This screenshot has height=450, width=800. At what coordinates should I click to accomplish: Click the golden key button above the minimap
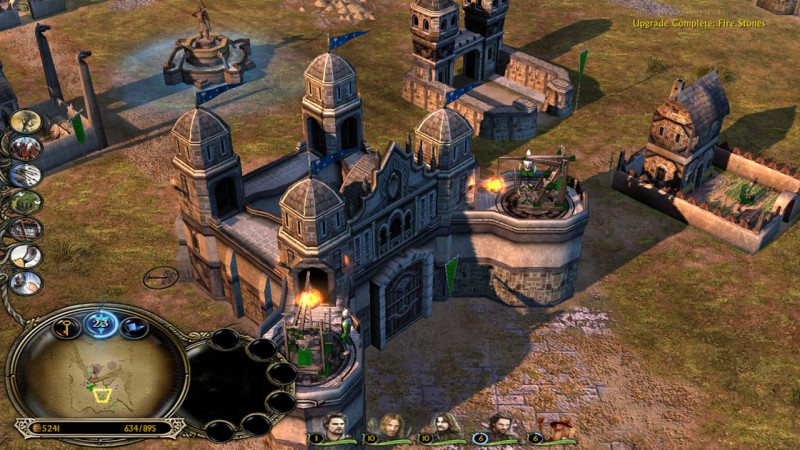(66, 328)
